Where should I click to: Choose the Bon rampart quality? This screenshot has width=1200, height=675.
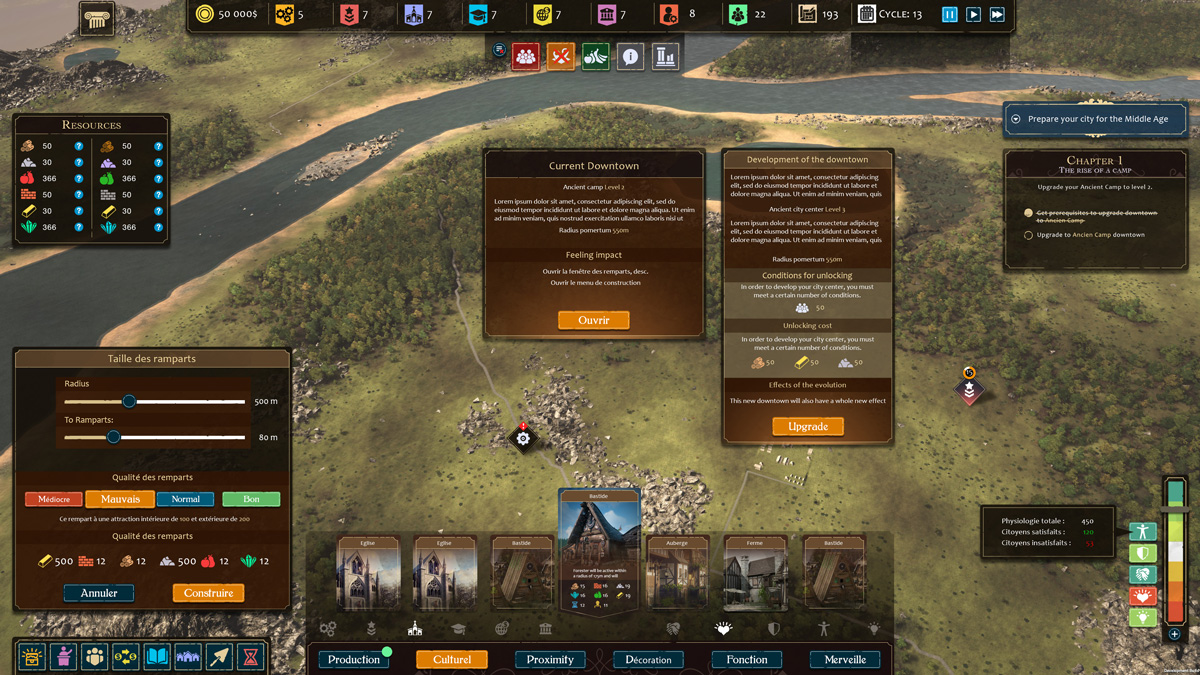251,499
